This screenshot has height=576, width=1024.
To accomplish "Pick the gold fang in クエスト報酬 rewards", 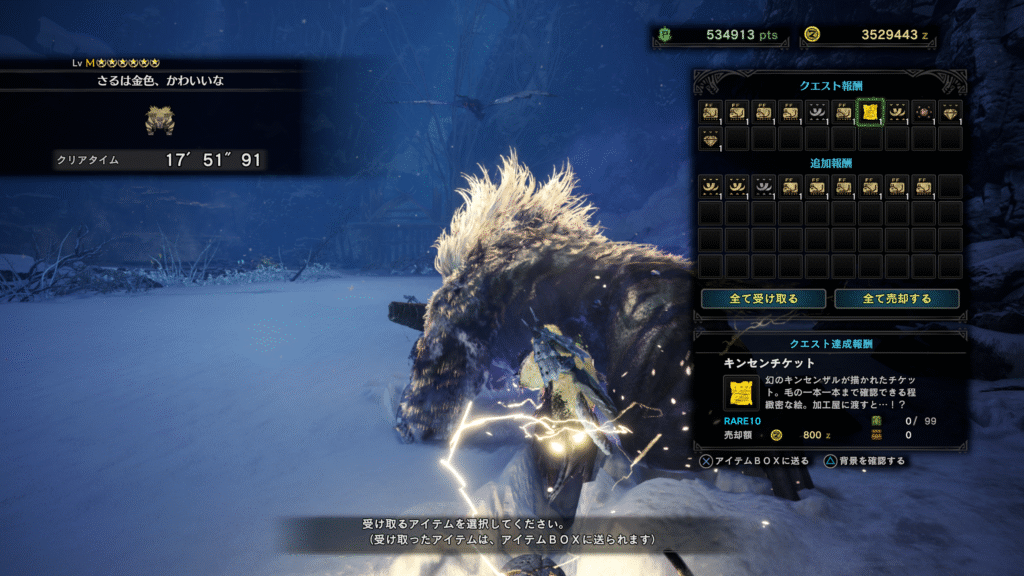I will coord(897,112).
